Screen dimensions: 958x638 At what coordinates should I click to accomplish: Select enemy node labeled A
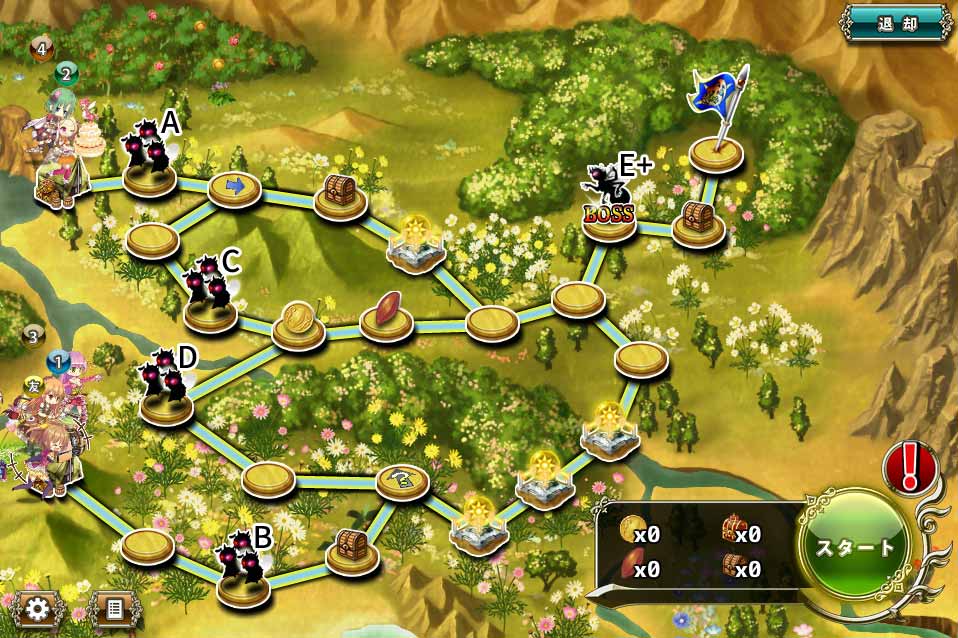click(150, 172)
